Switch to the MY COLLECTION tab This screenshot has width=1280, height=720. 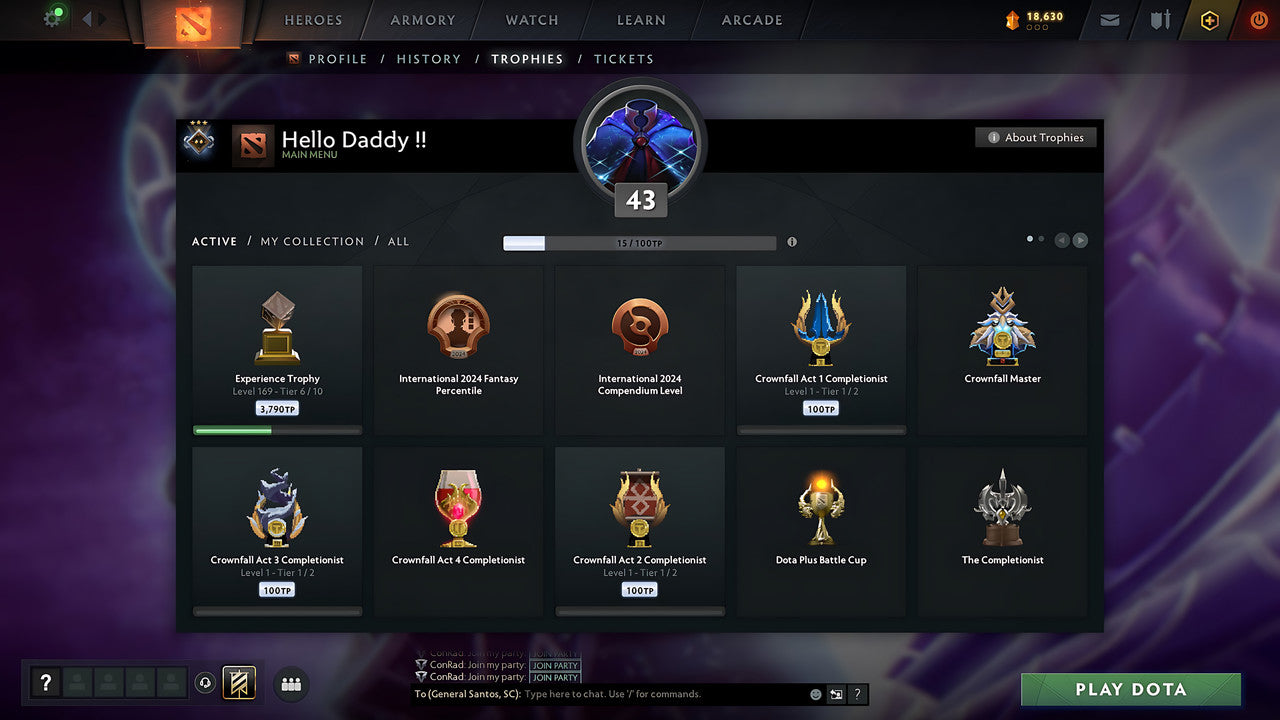[312, 241]
